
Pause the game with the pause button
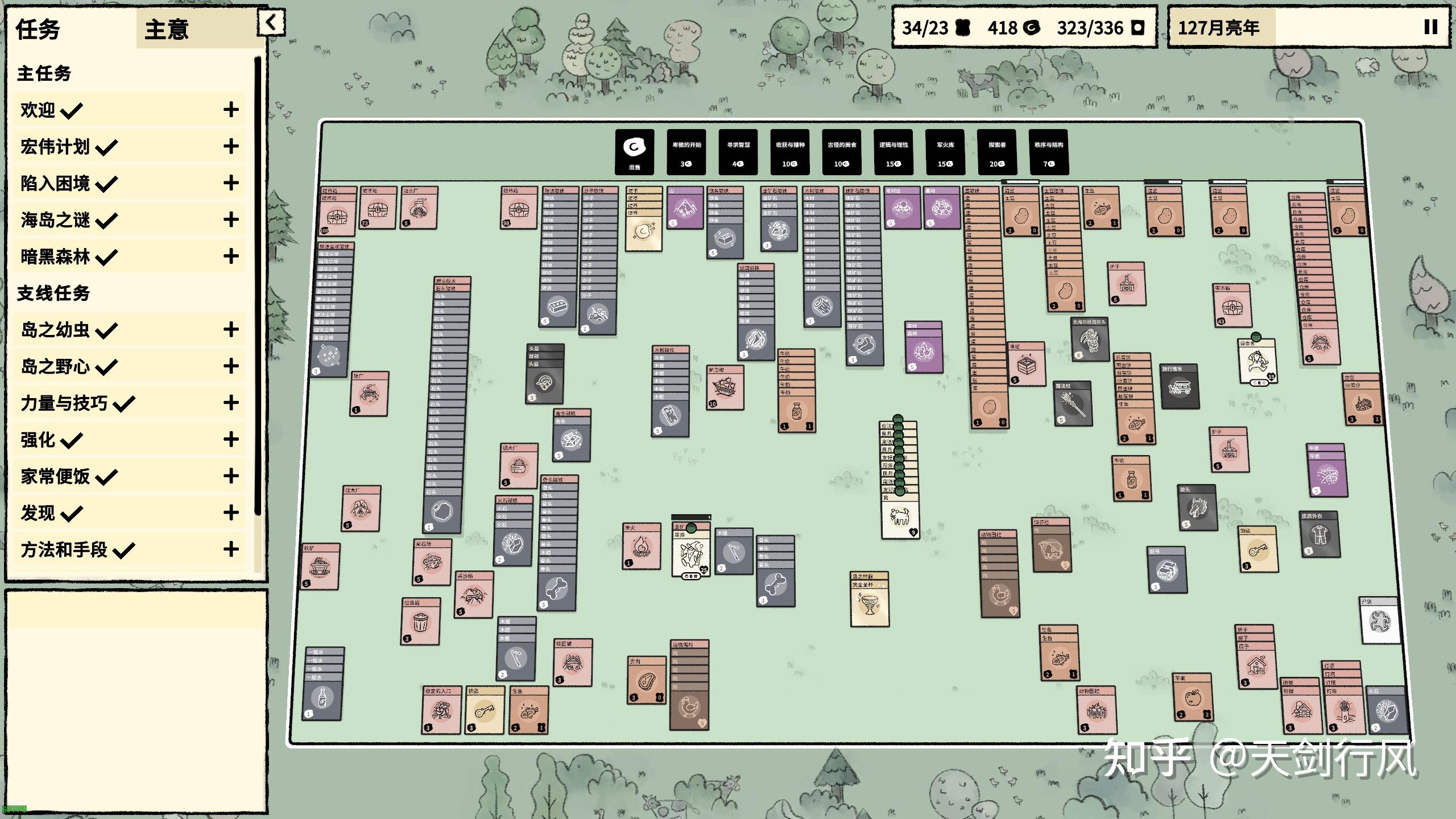[1430, 27]
